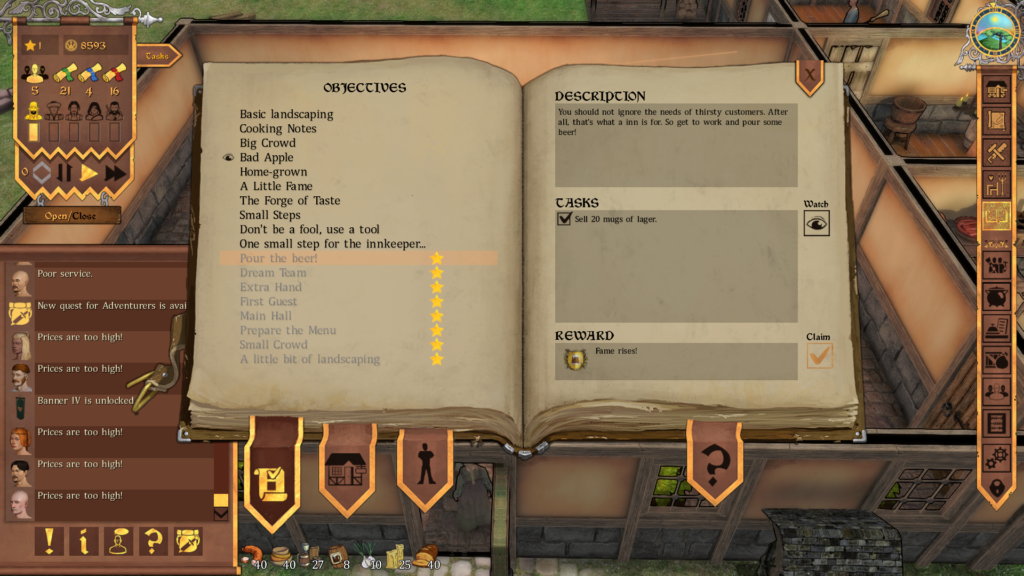Pause the game speed
Image resolution: width=1024 pixels, height=576 pixels.
pyautogui.click(x=65, y=173)
